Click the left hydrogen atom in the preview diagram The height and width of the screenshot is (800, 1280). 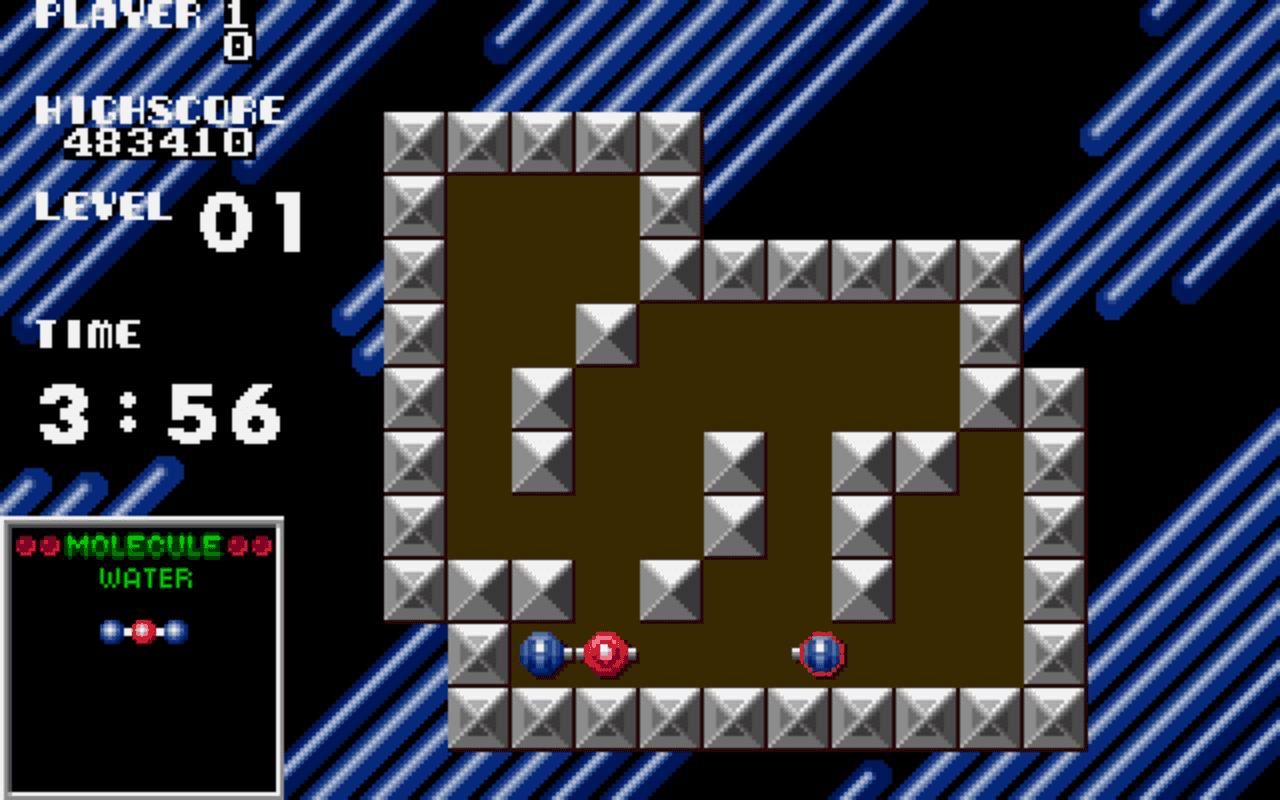point(110,630)
